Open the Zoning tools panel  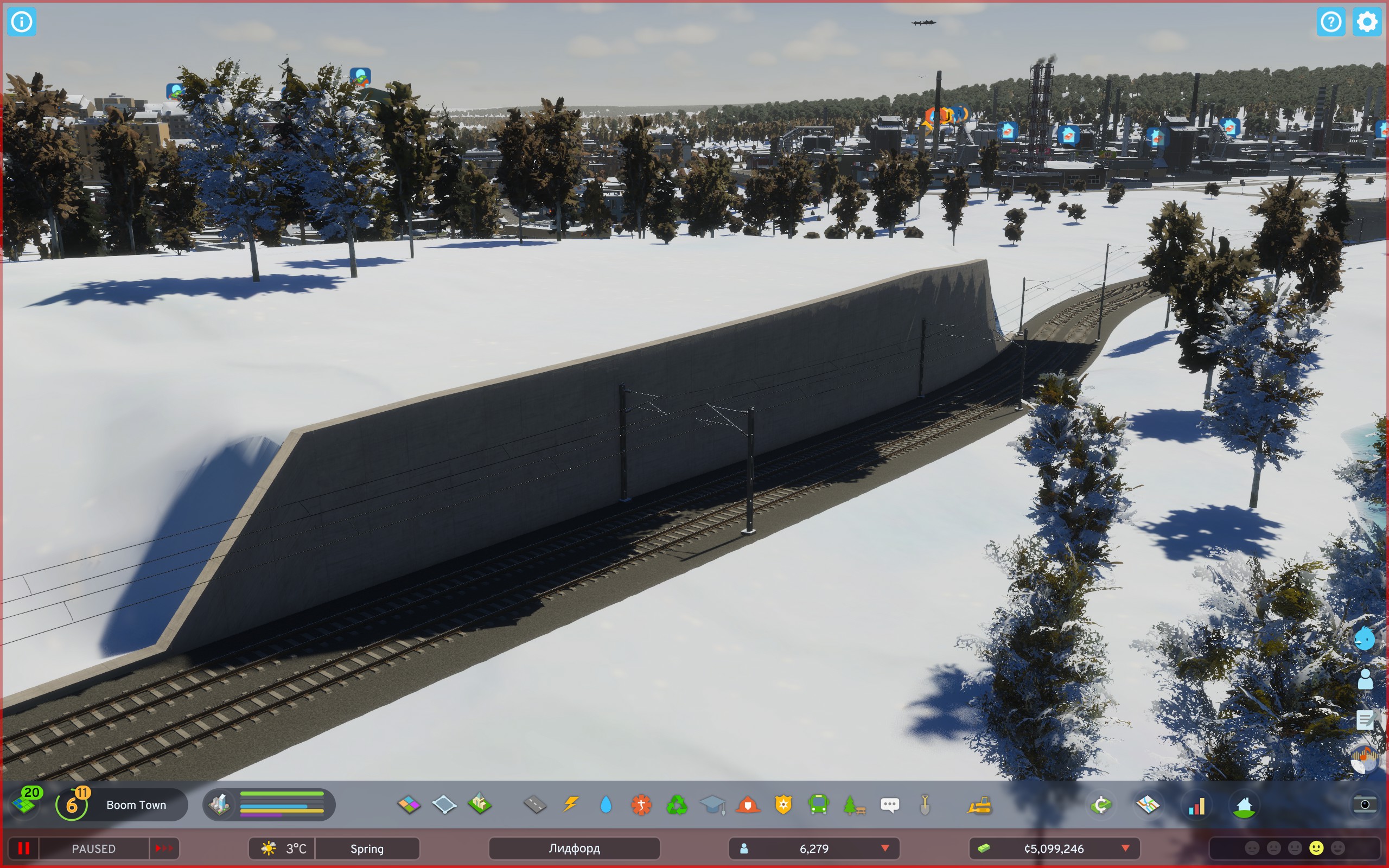tap(409, 805)
